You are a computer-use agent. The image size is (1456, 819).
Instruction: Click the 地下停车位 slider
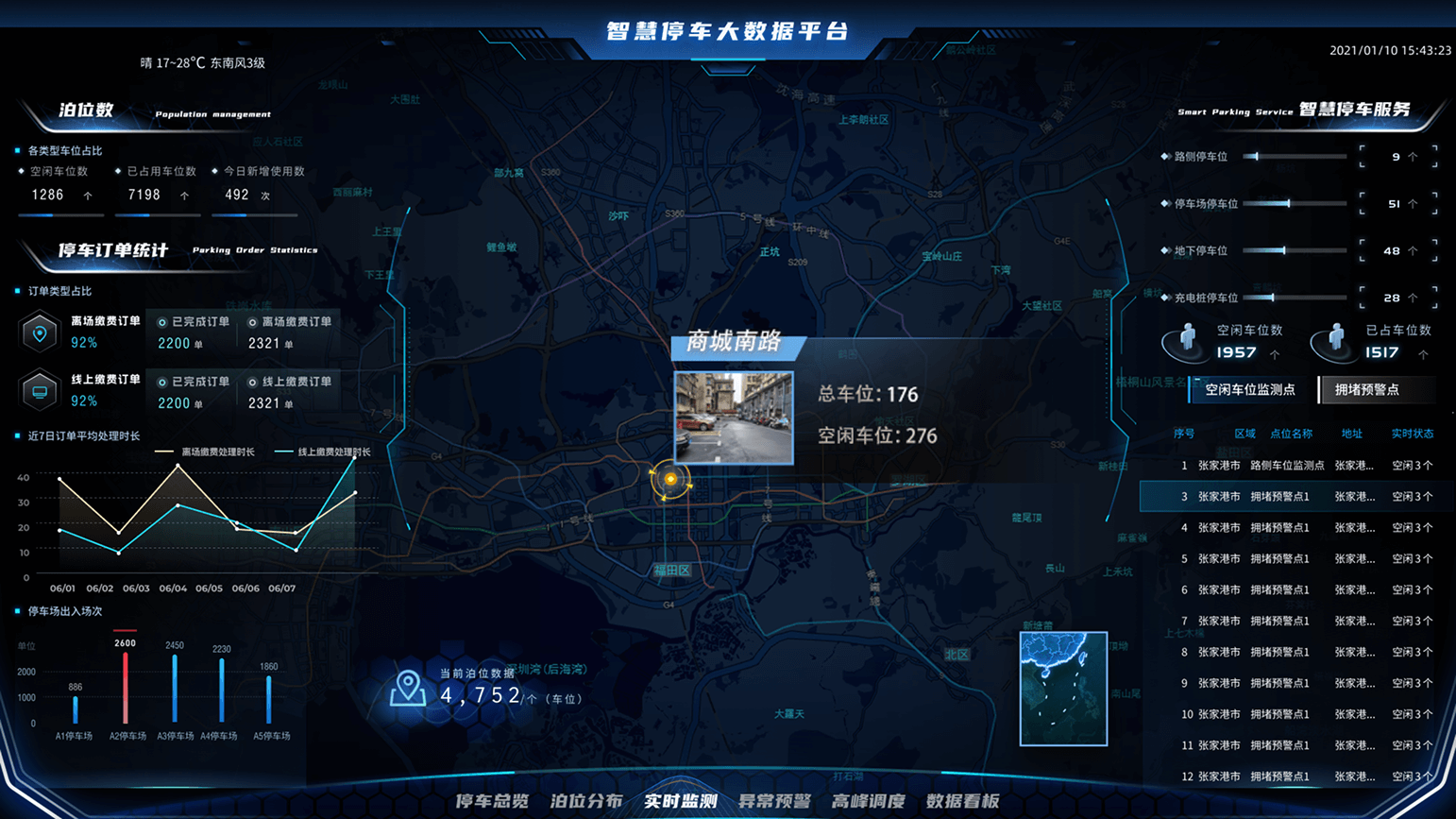point(1295,250)
